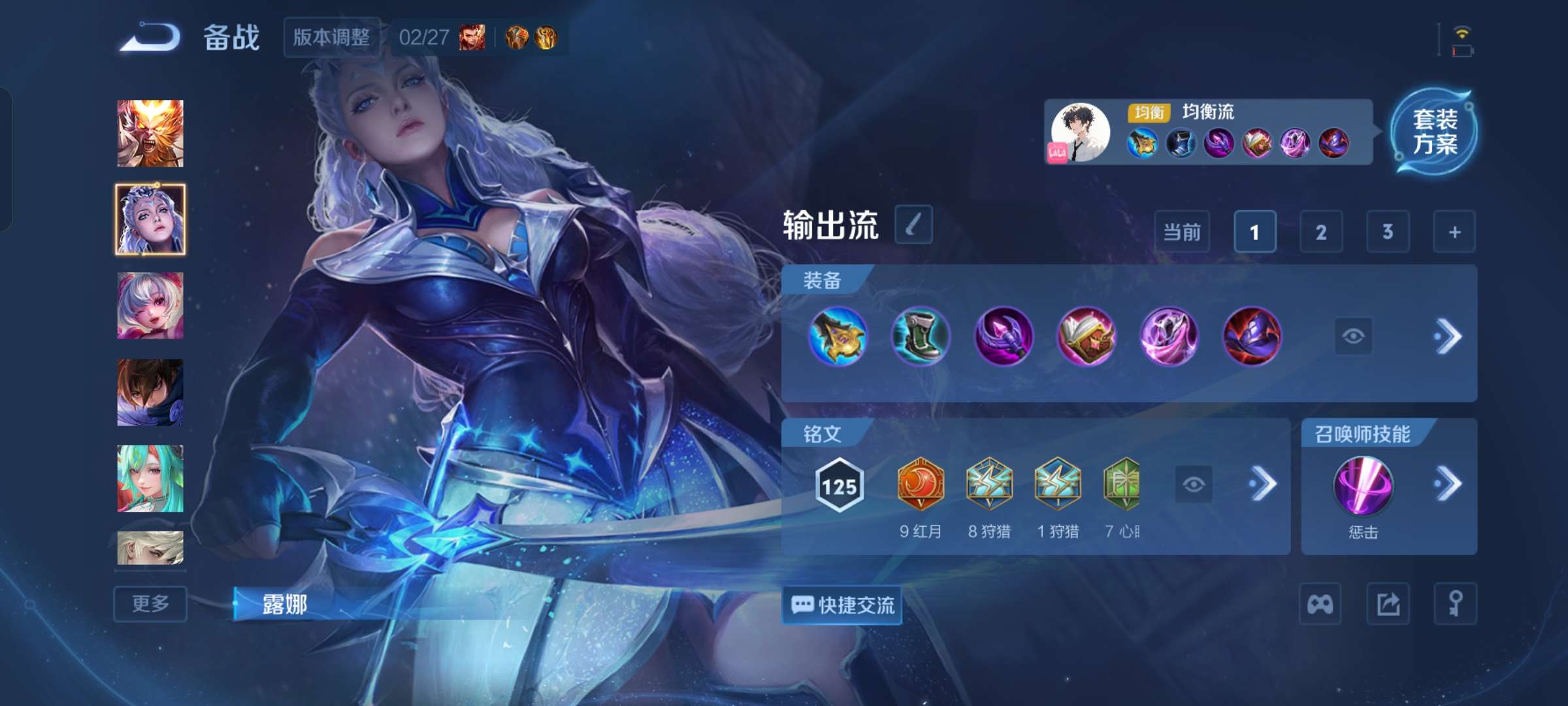The width and height of the screenshot is (1568, 706).
Task: Select the first golden weapon item in 装备
Action: (838, 338)
